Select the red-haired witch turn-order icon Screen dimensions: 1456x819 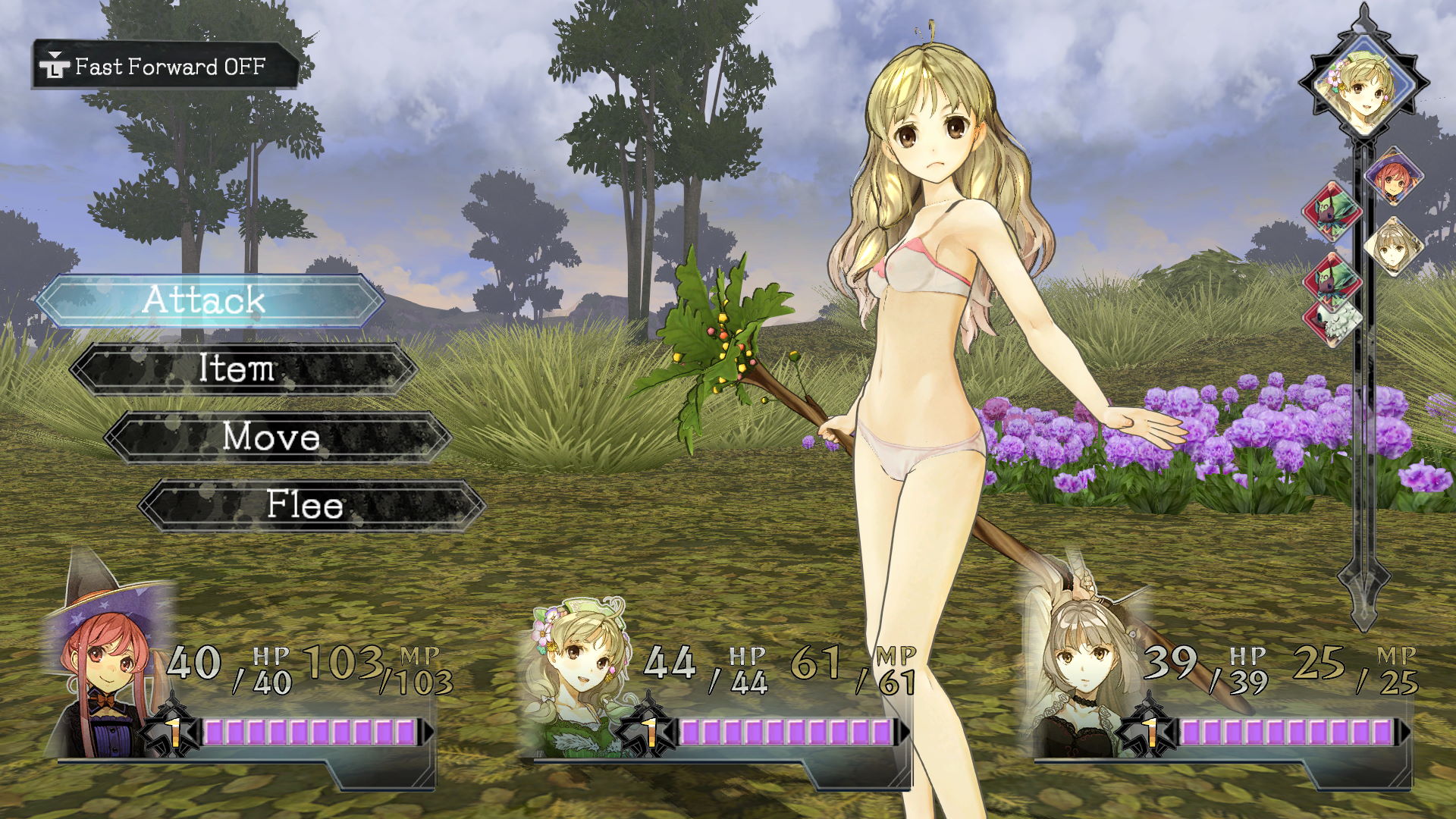pos(1394,177)
